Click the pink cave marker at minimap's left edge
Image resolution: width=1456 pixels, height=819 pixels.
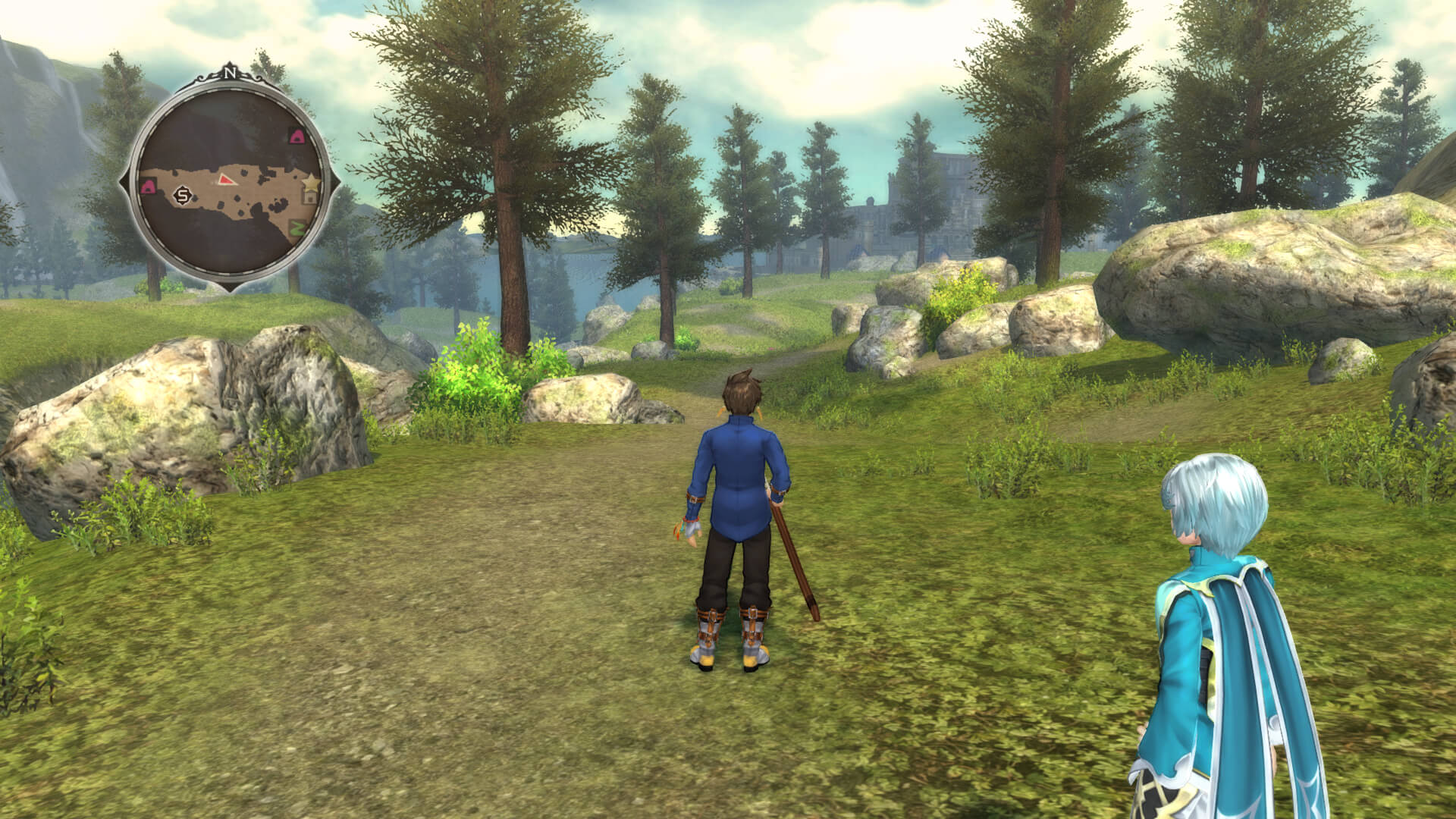click(x=148, y=187)
